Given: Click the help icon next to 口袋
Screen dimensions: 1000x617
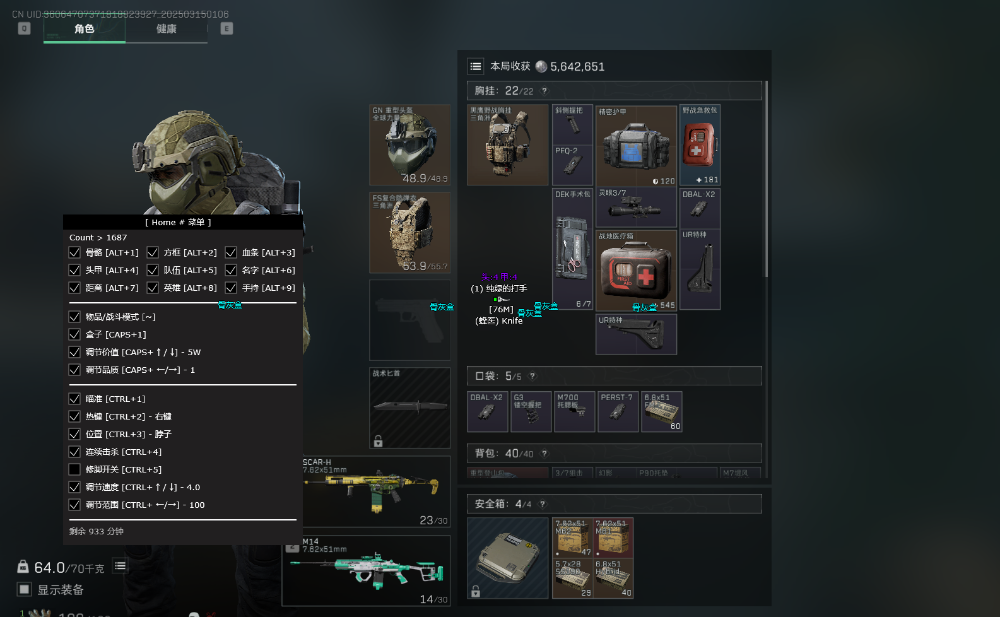Looking at the screenshot, I should 531,376.
